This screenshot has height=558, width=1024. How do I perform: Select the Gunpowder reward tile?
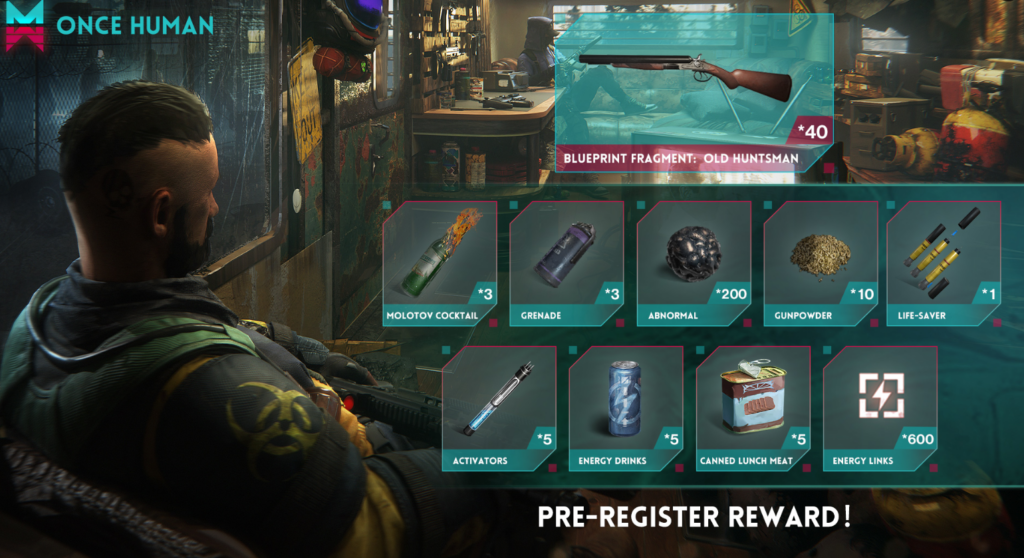821,262
